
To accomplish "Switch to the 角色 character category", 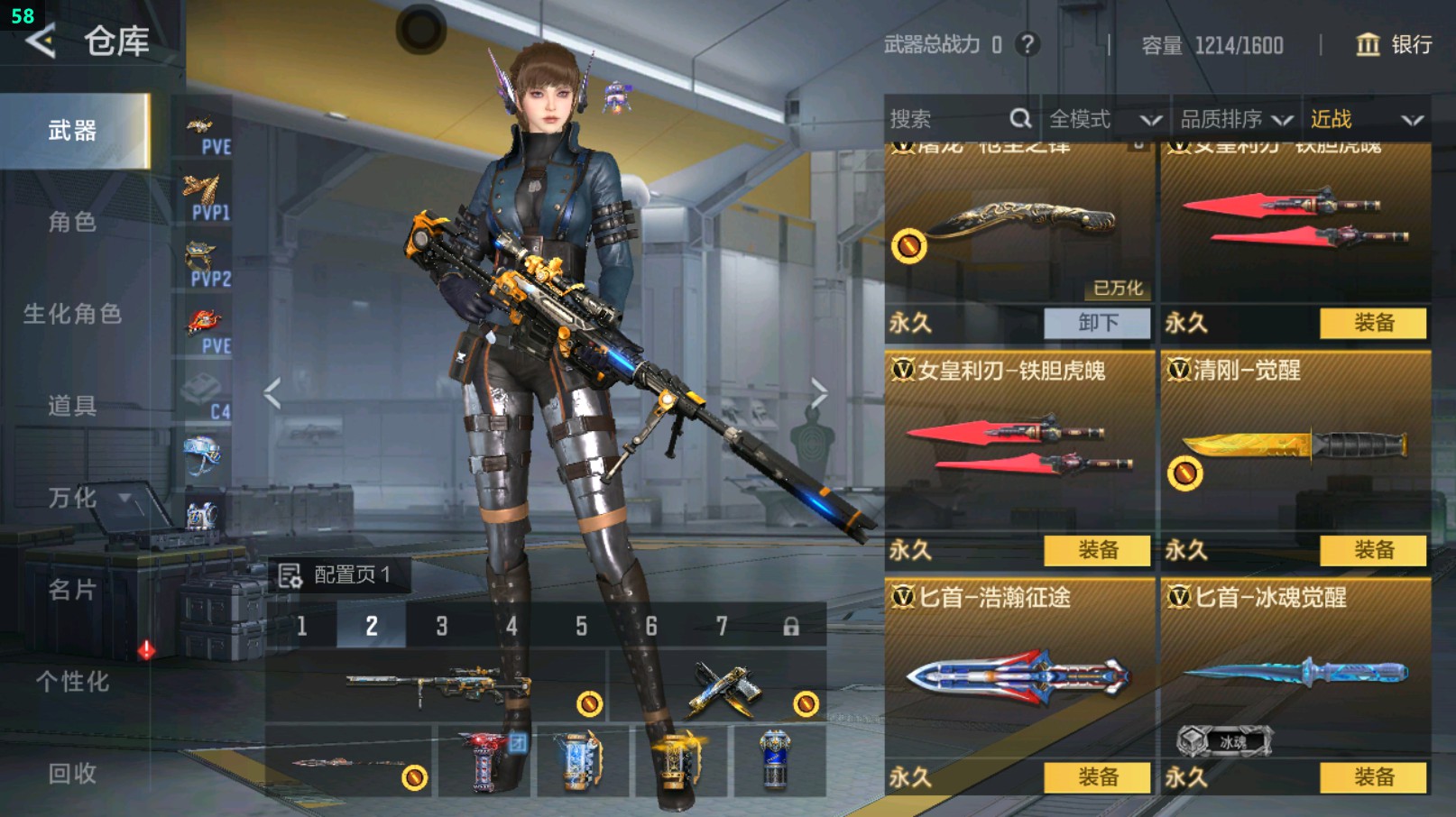I will (73, 222).
